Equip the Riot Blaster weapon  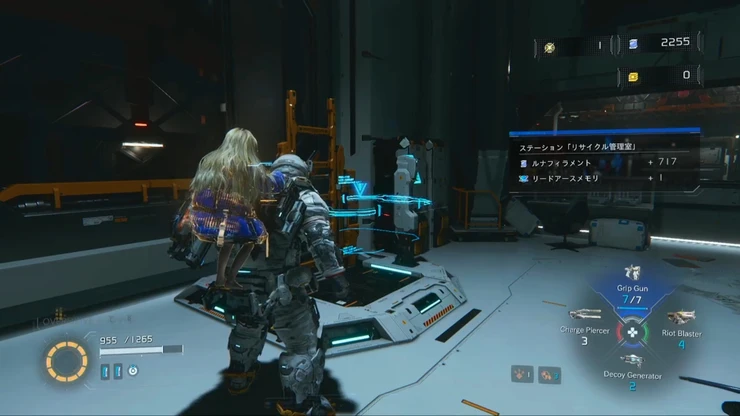tap(680, 319)
